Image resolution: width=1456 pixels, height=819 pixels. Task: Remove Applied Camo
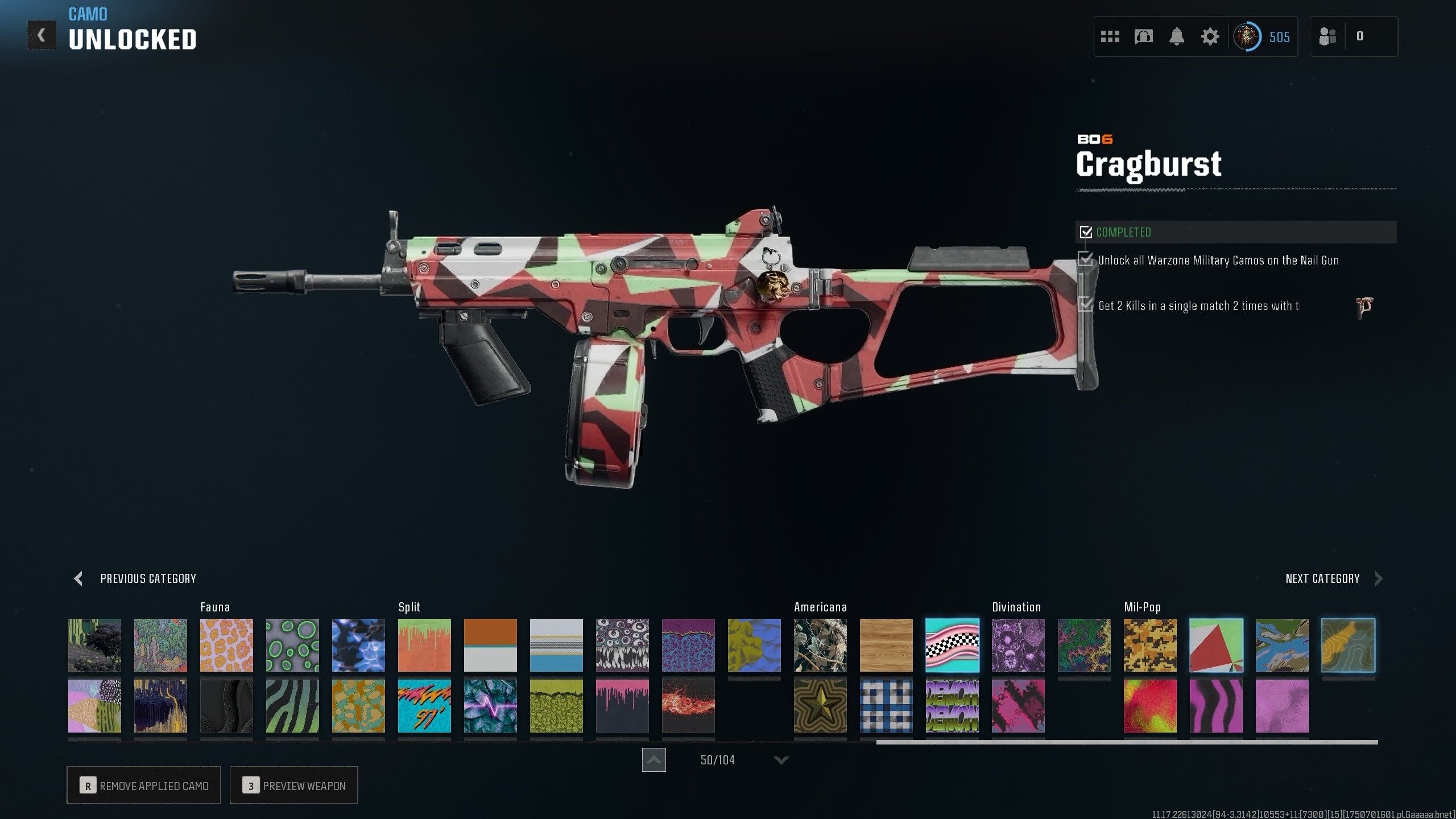tap(143, 785)
